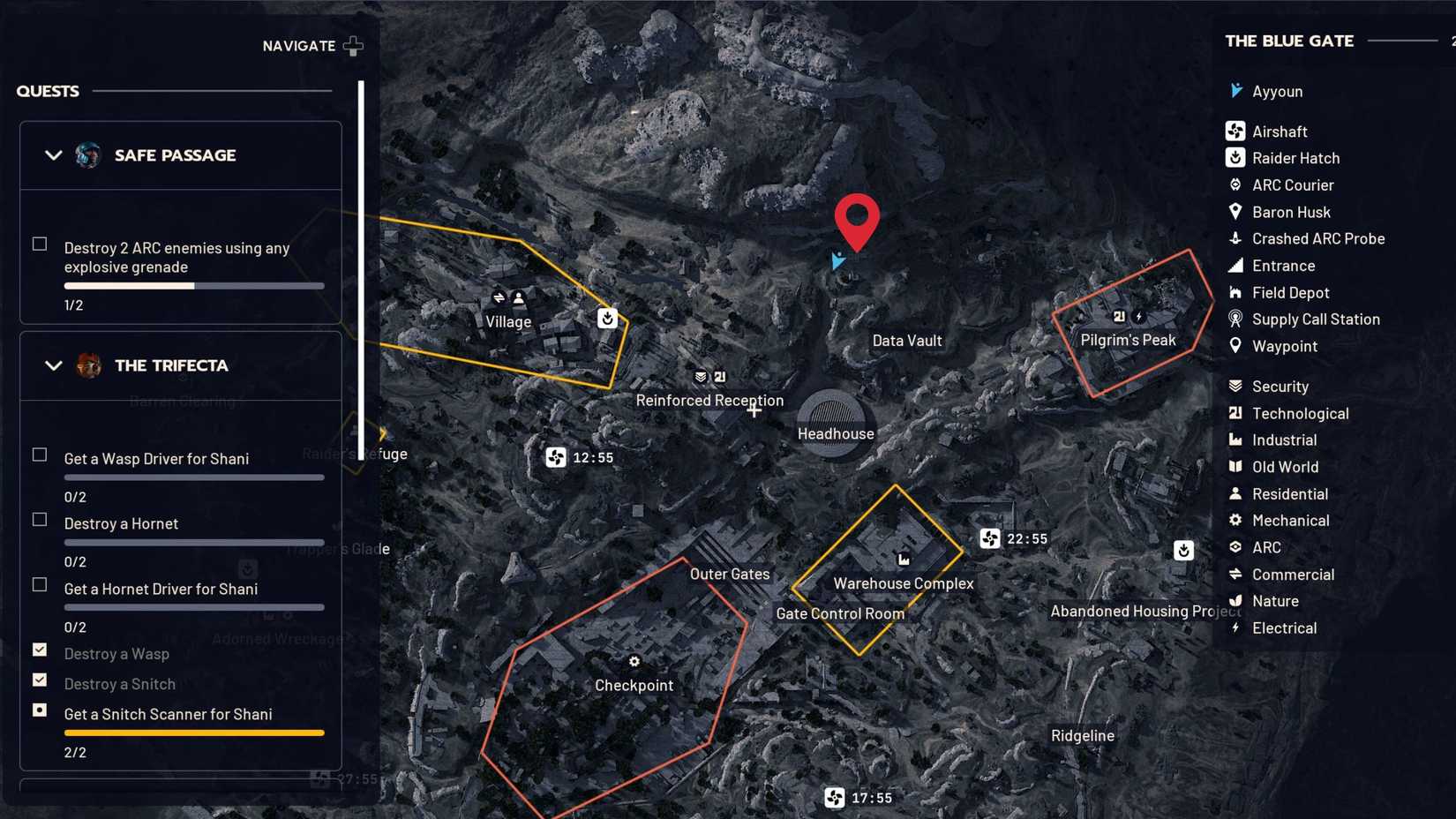Select the Airshaft legend icon
This screenshot has height=819, width=1456.
(x=1235, y=131)
